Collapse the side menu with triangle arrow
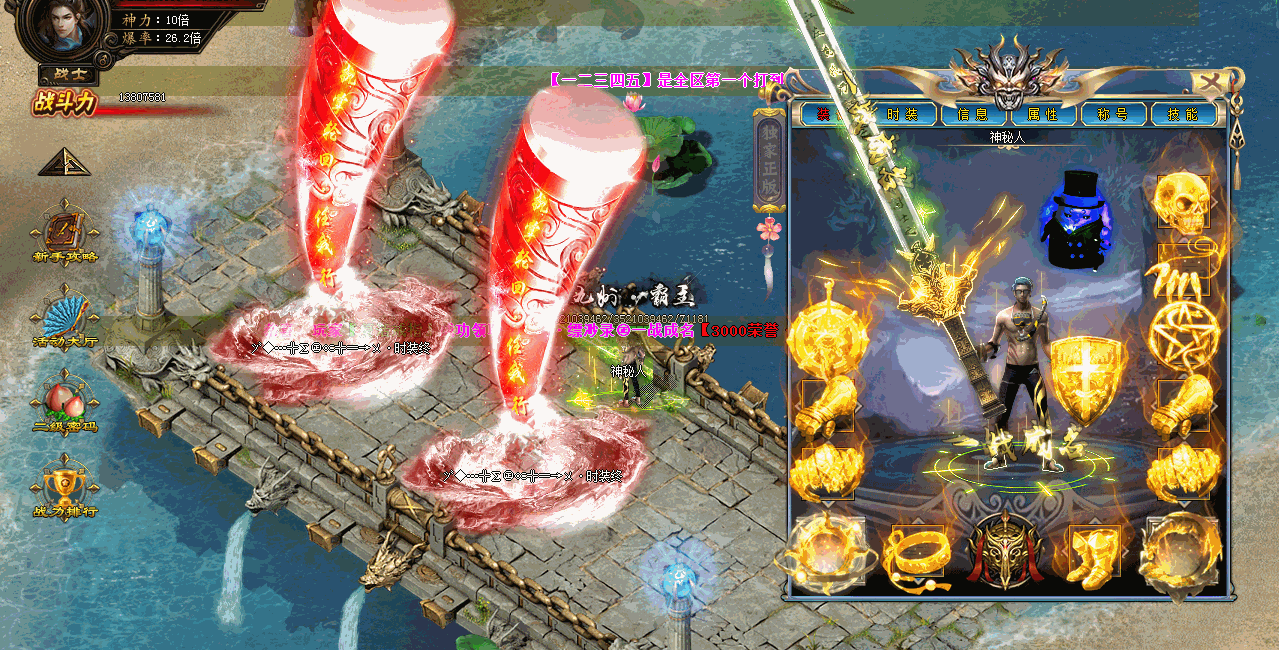Viewport: 1279px width, 650px height. point(64,162)
